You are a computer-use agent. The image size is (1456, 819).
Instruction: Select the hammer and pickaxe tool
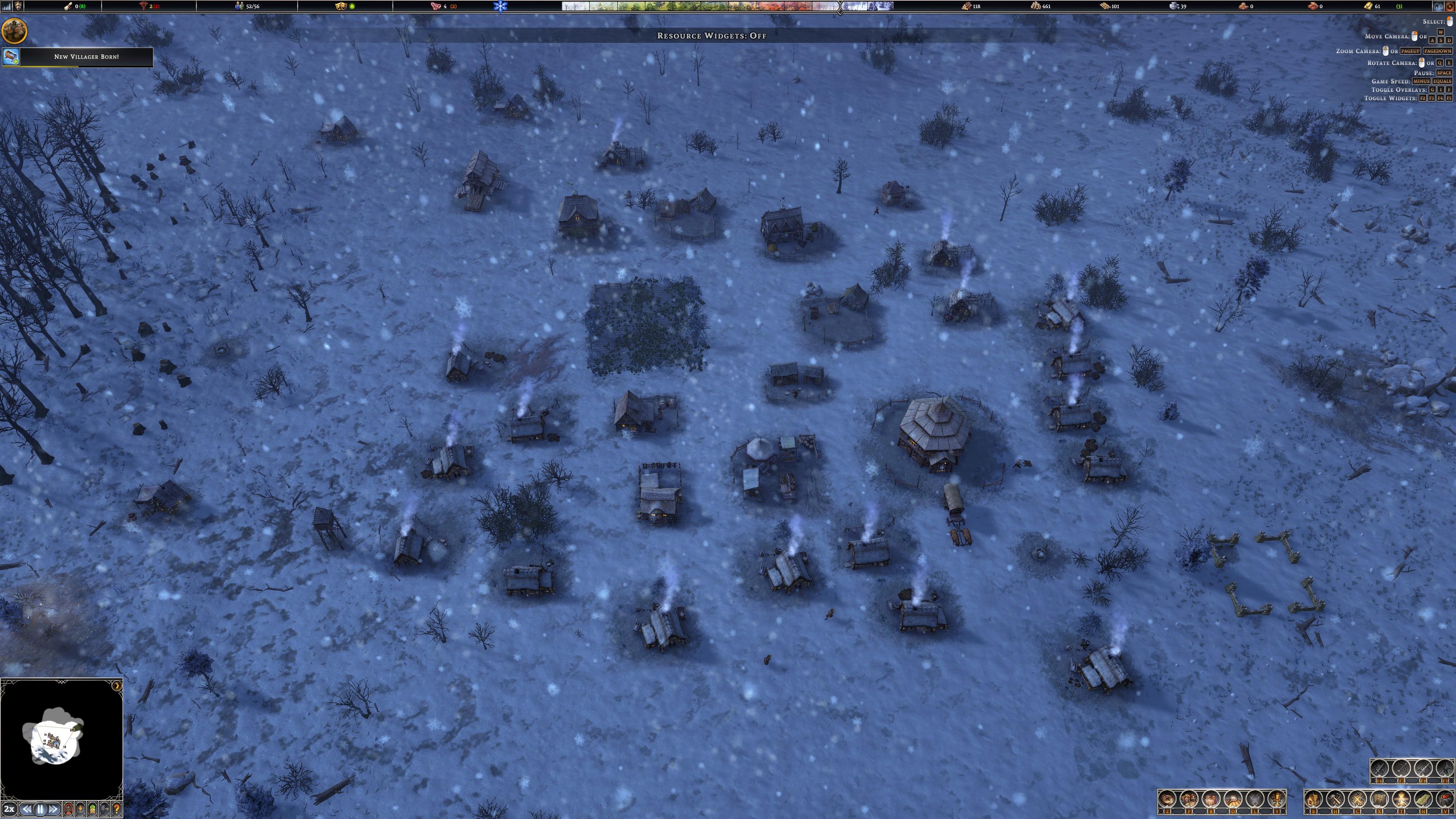click(1335, 799)
